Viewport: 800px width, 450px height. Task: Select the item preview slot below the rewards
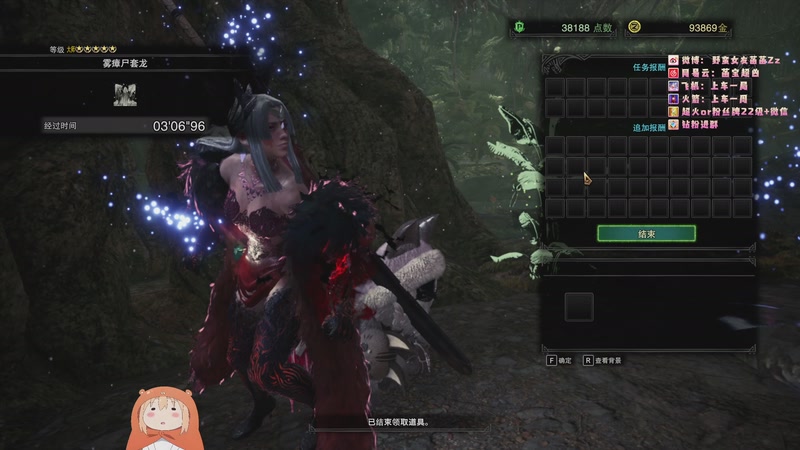click(x=579, y=306)
